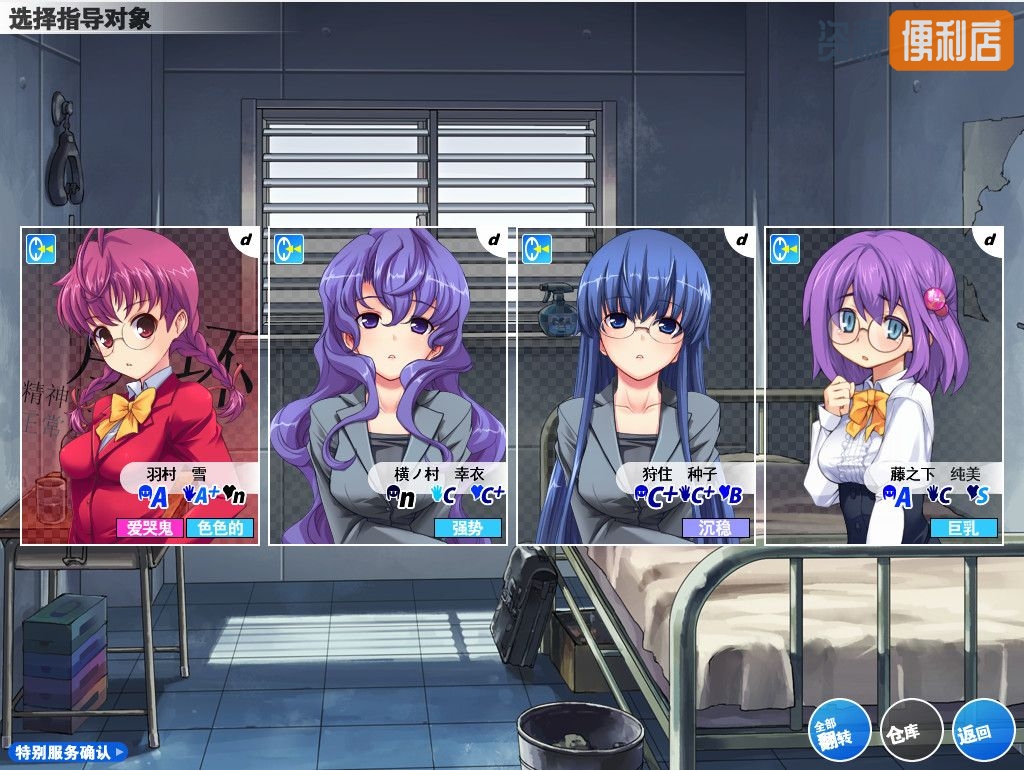This screenshot has width=1024, height=770.
Task: Click the flip icon on 羽村 雪's card
Action: point(41,248)
